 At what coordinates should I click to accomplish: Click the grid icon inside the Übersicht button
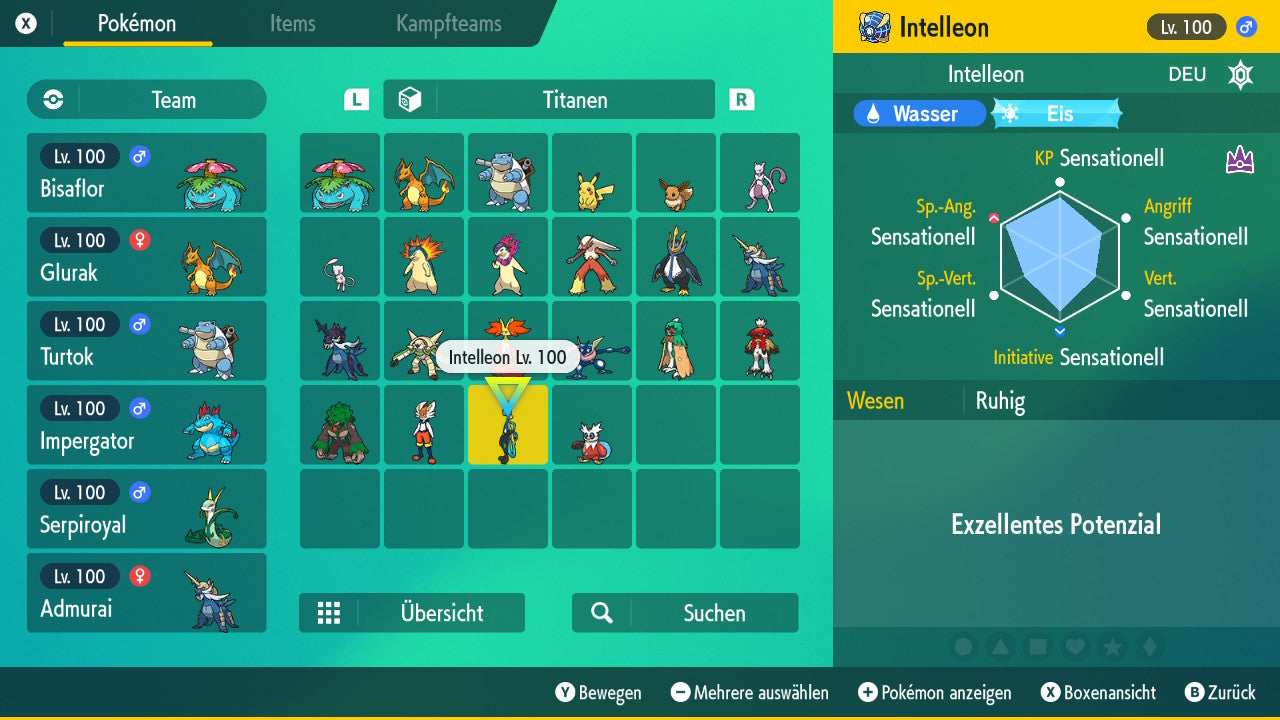click(329, 613)
